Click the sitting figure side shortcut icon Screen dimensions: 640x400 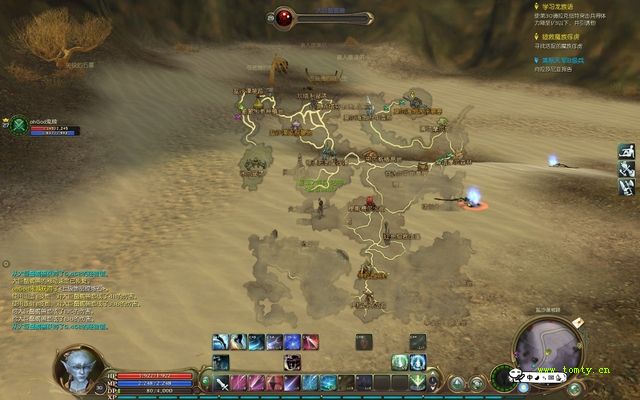[626, 152]
